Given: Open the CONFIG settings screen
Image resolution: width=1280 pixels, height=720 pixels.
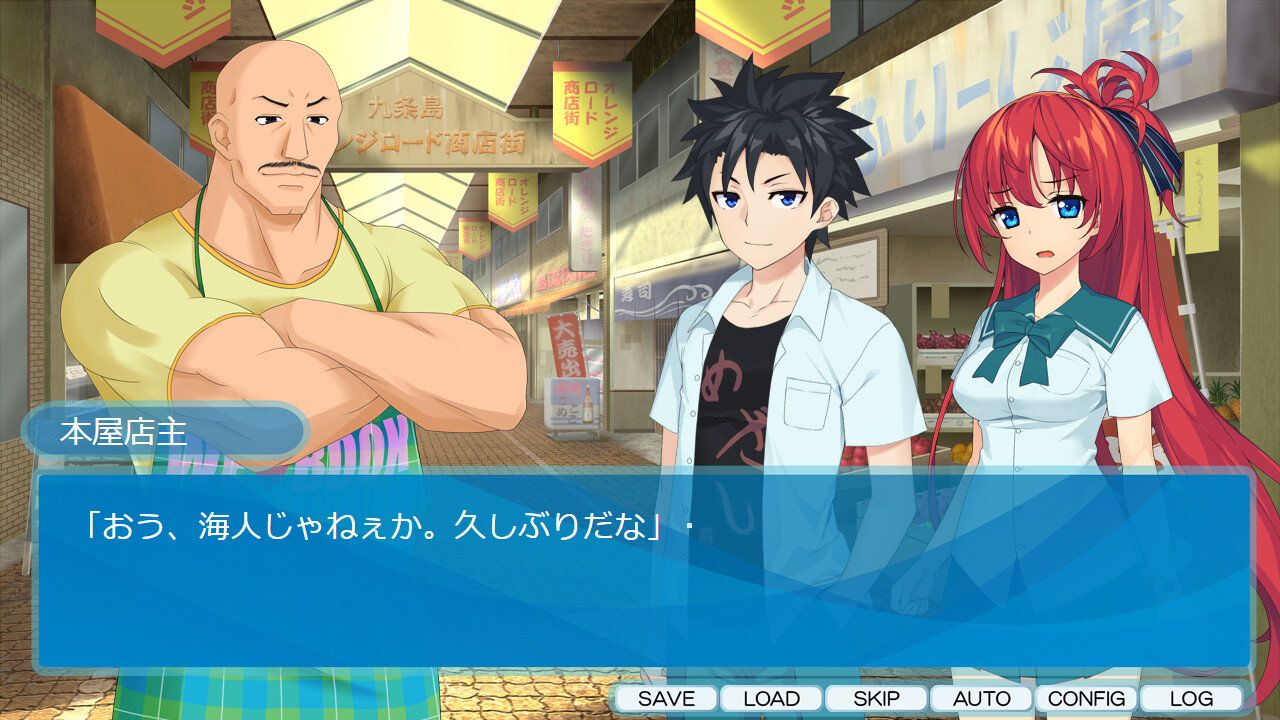Looking at the screenshot, I should (x=1086, y=699).
